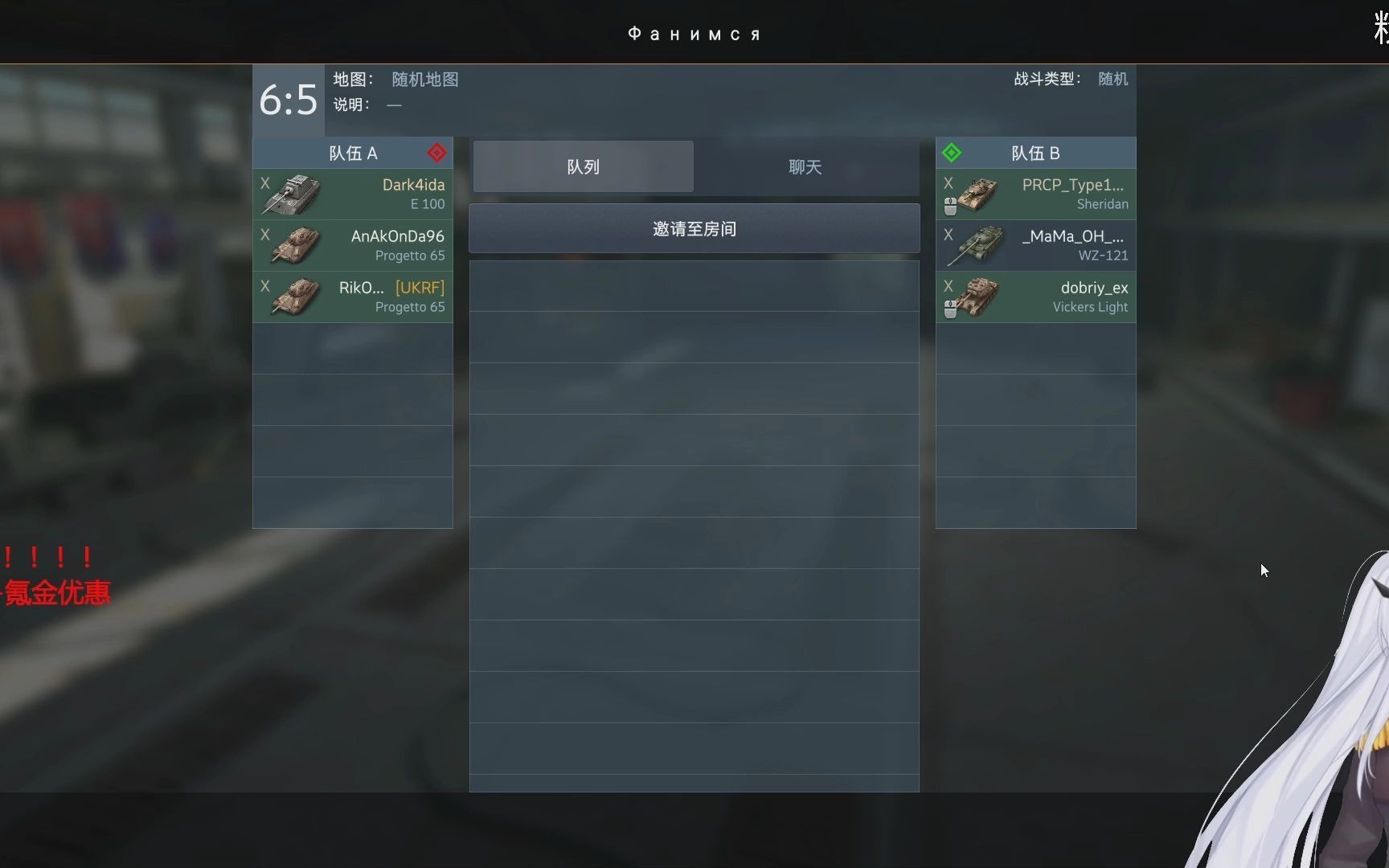This screenshot has height=868, width=1389.
Task: Switch to the 队列 tab
Action: tap(582, 166)
